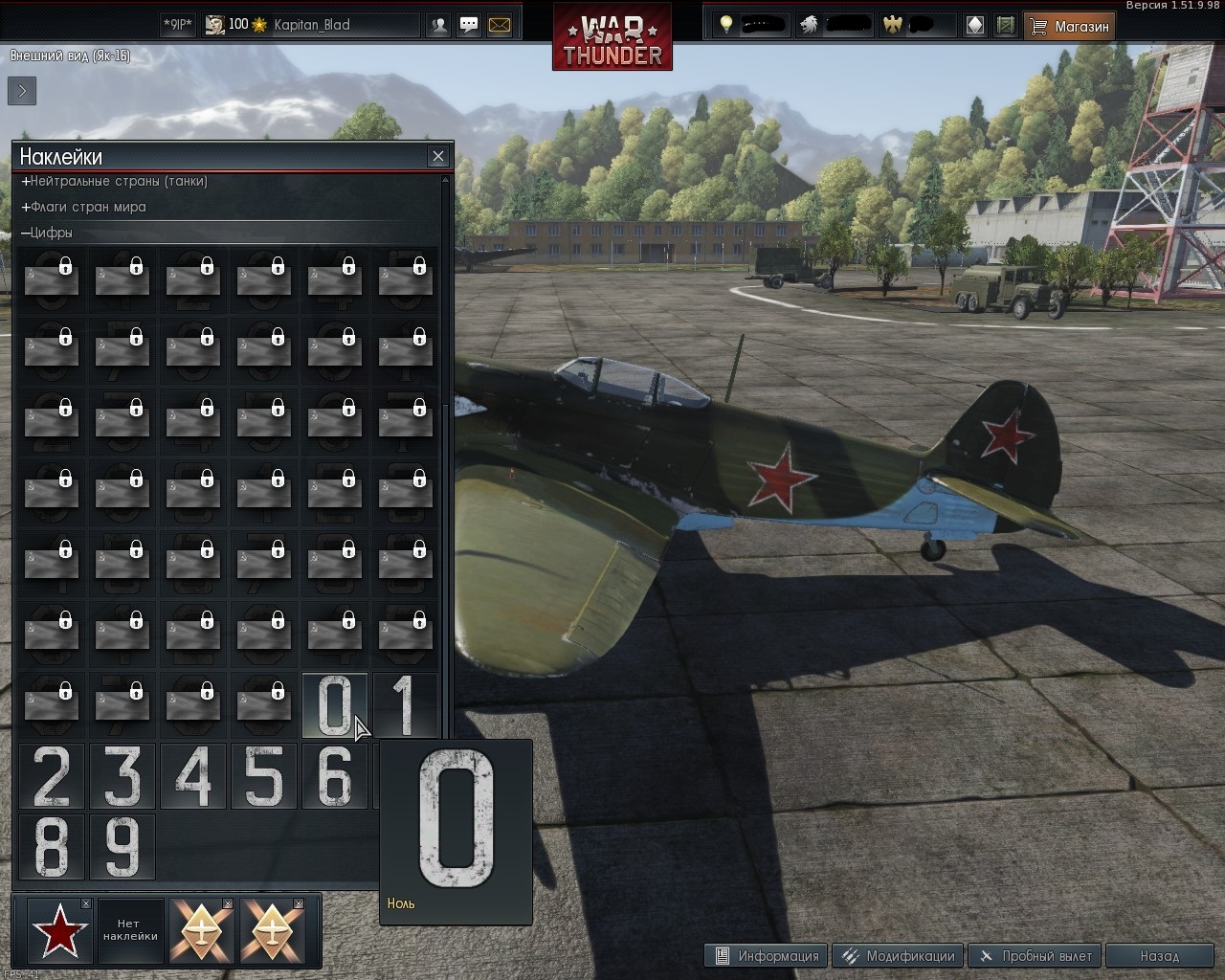The image size is (1225, 980).
Task: Pick the number 2 decal
Action: click(x=52, y=776)
